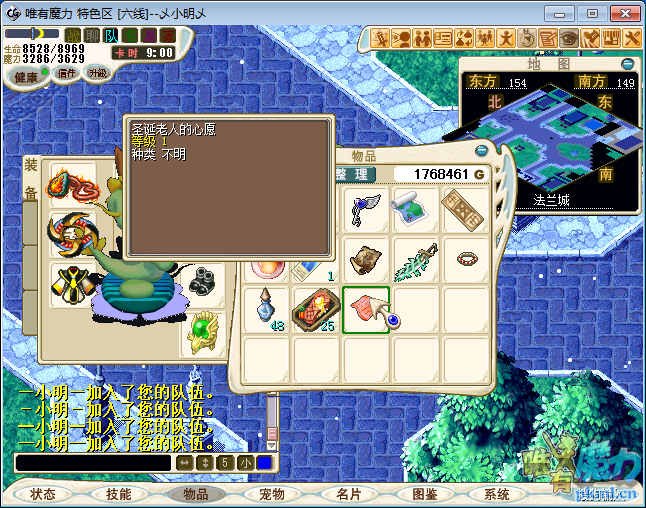Toggle the 物品 items menu
Image resolution: width=646 pixels, height=508 pixels.
196,494
